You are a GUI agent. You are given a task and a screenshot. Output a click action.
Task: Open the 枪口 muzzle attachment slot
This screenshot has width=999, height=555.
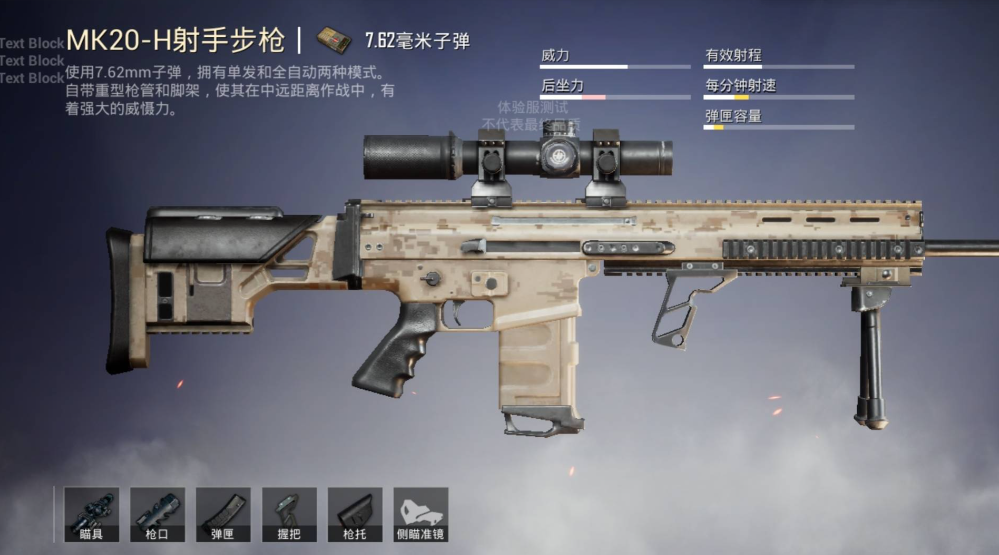[157, 513]
